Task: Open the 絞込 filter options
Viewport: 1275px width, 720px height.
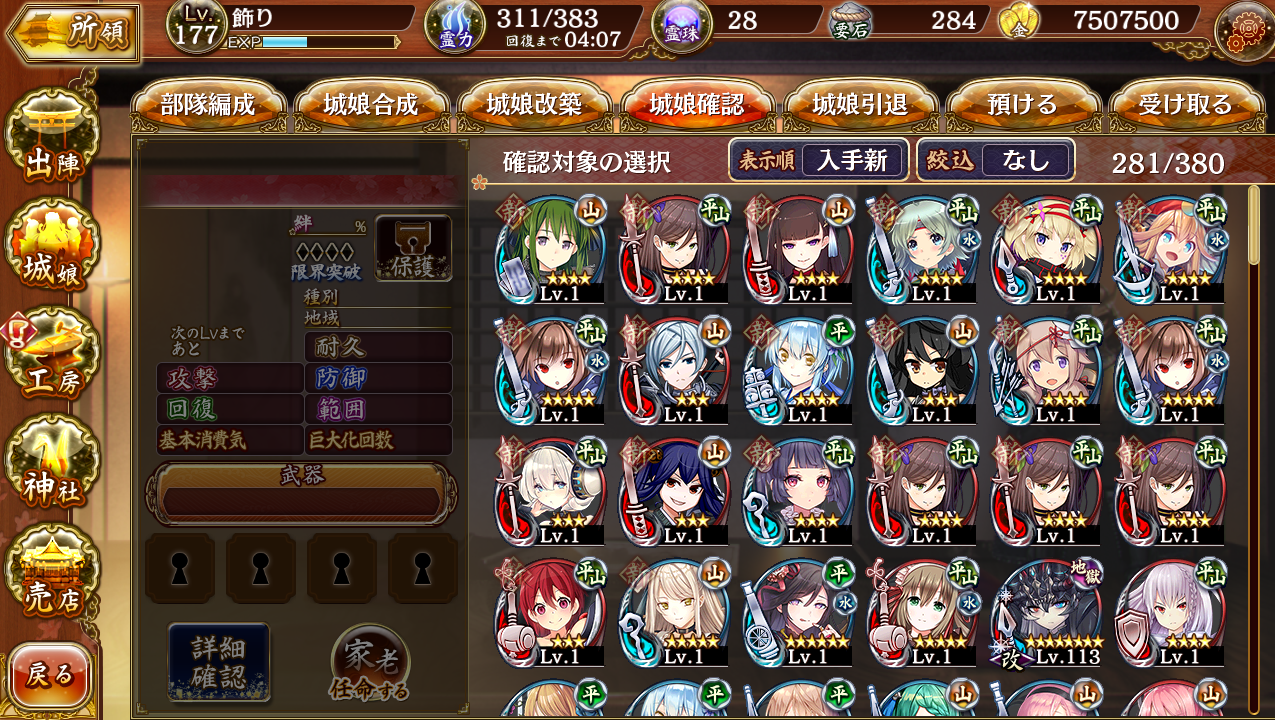Action: (x=995, y=160)
